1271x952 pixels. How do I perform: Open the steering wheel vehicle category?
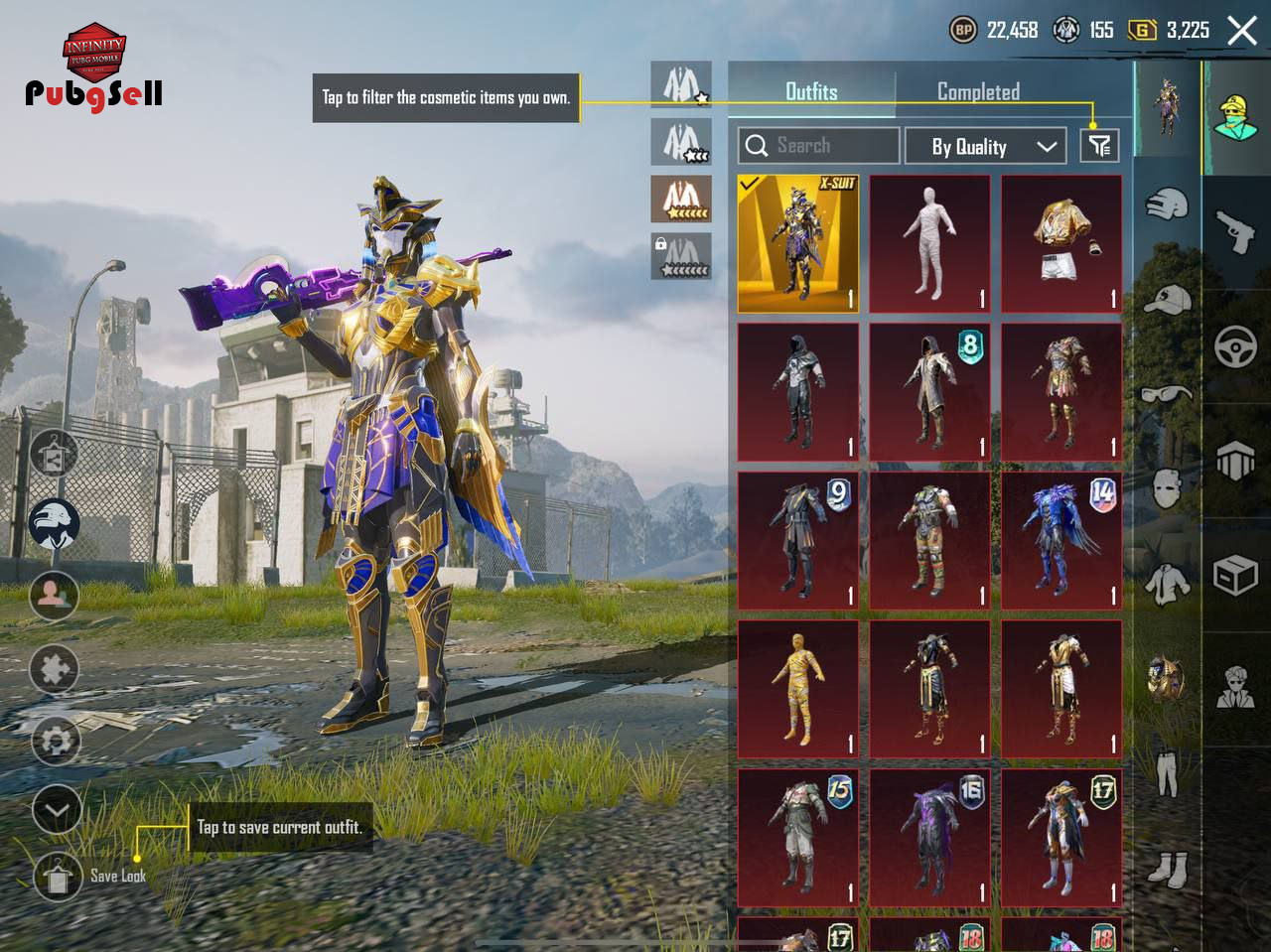(x=1235, y=347)
